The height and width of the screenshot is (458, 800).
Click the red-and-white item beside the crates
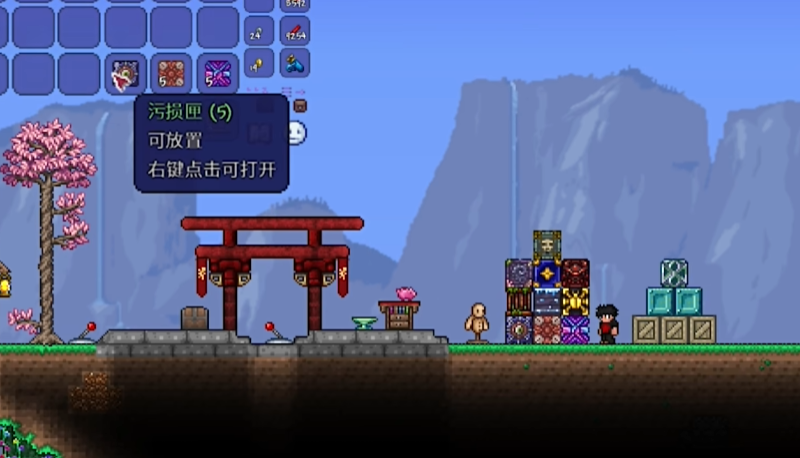(x=125, y=73)
